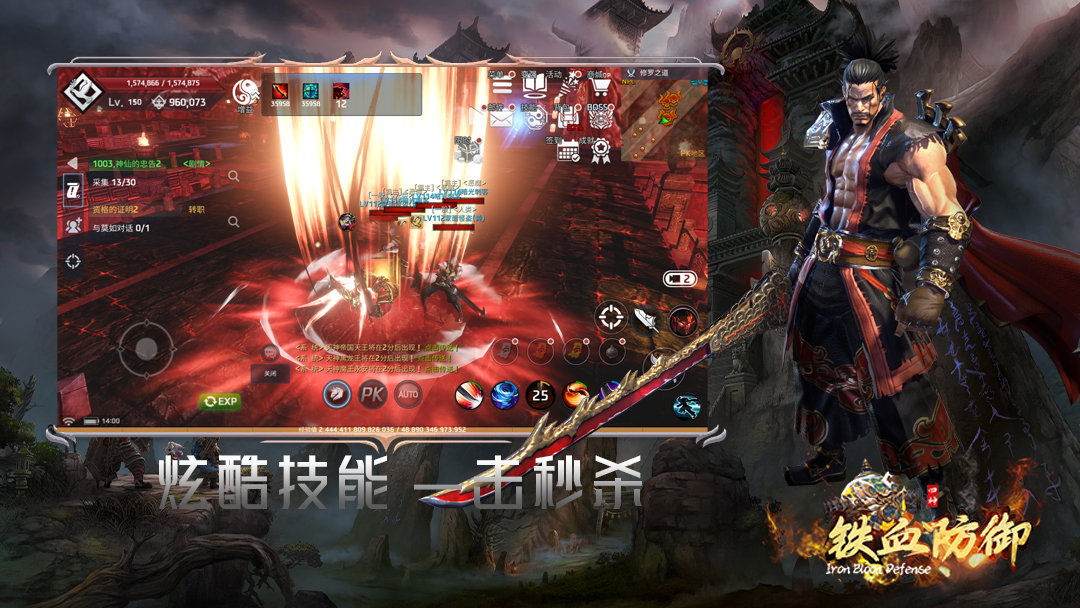Open the 签到 calendar check-in icon

(568, 151)
